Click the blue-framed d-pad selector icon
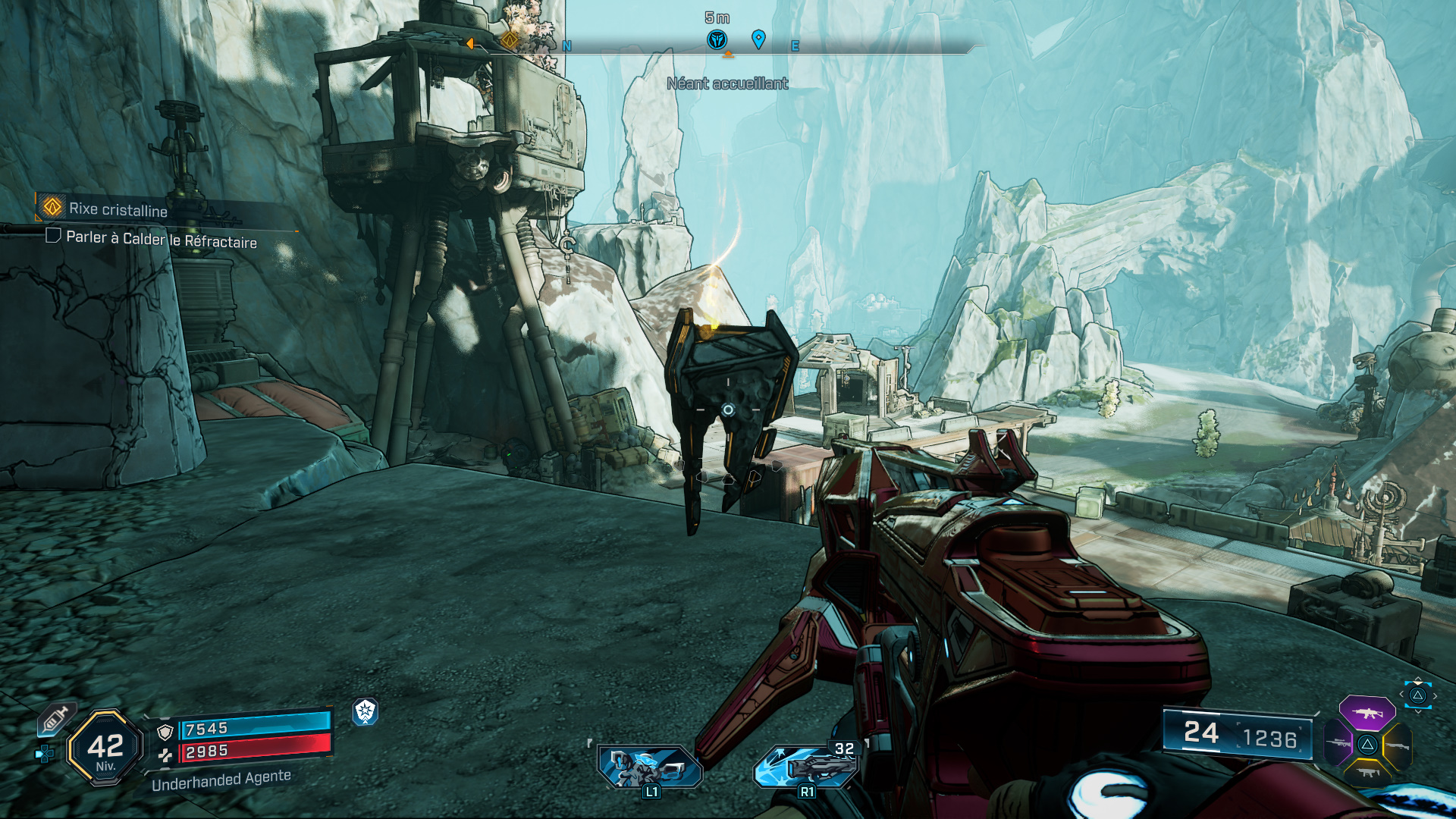1456x819 pixels. [x=1417, y=695]
